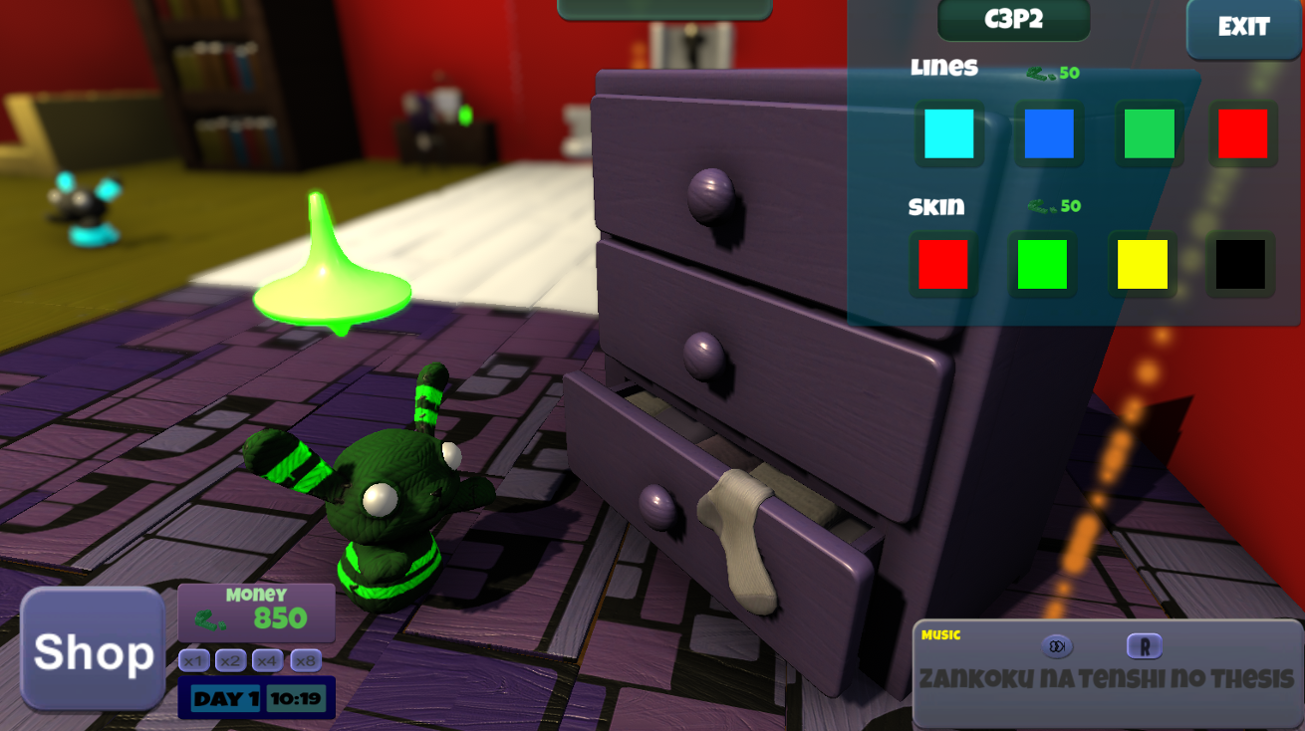
Task: Select red color for Lines
Action: coord(1242,133)
